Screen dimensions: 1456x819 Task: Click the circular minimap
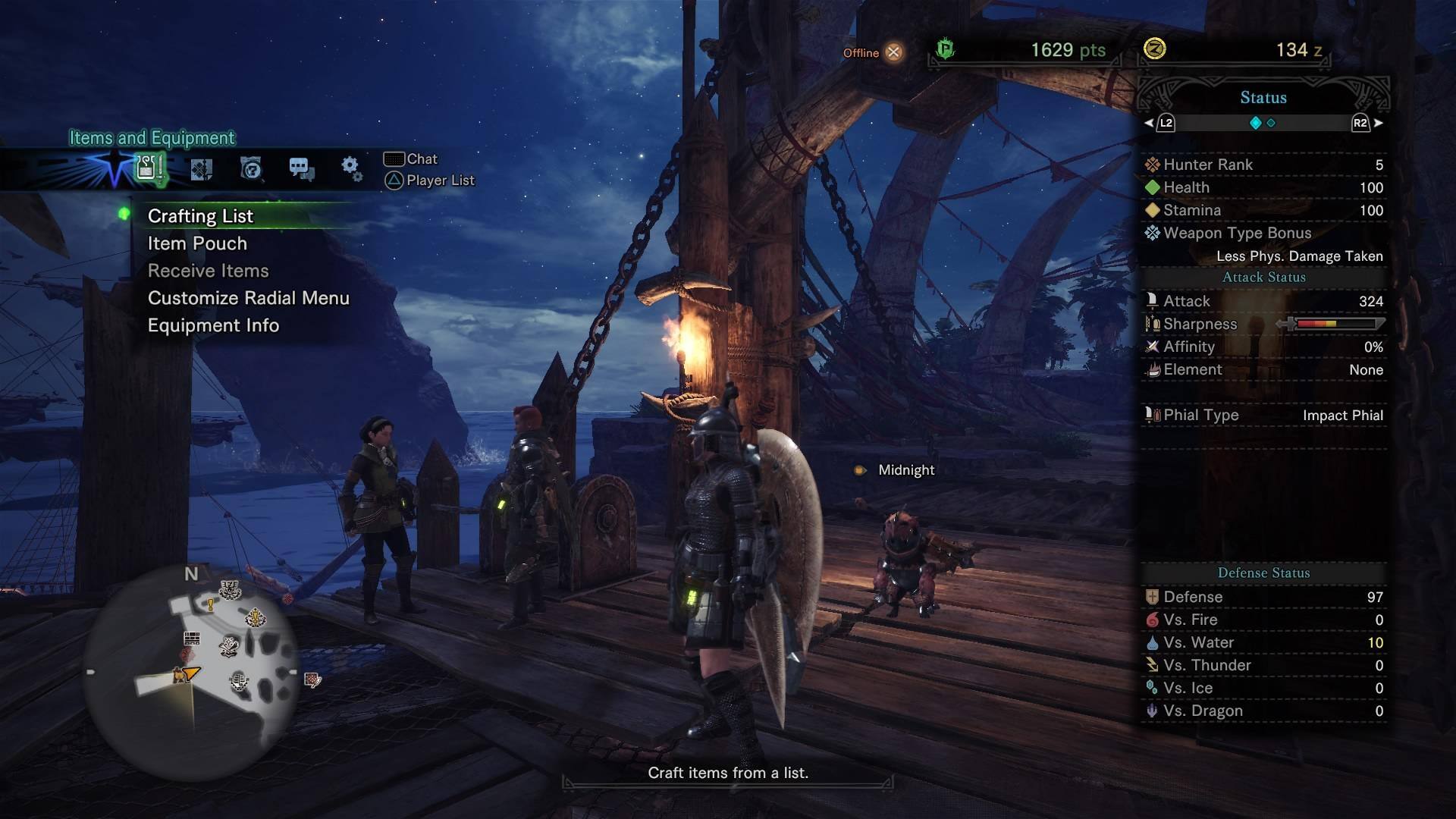click(191, 671)
